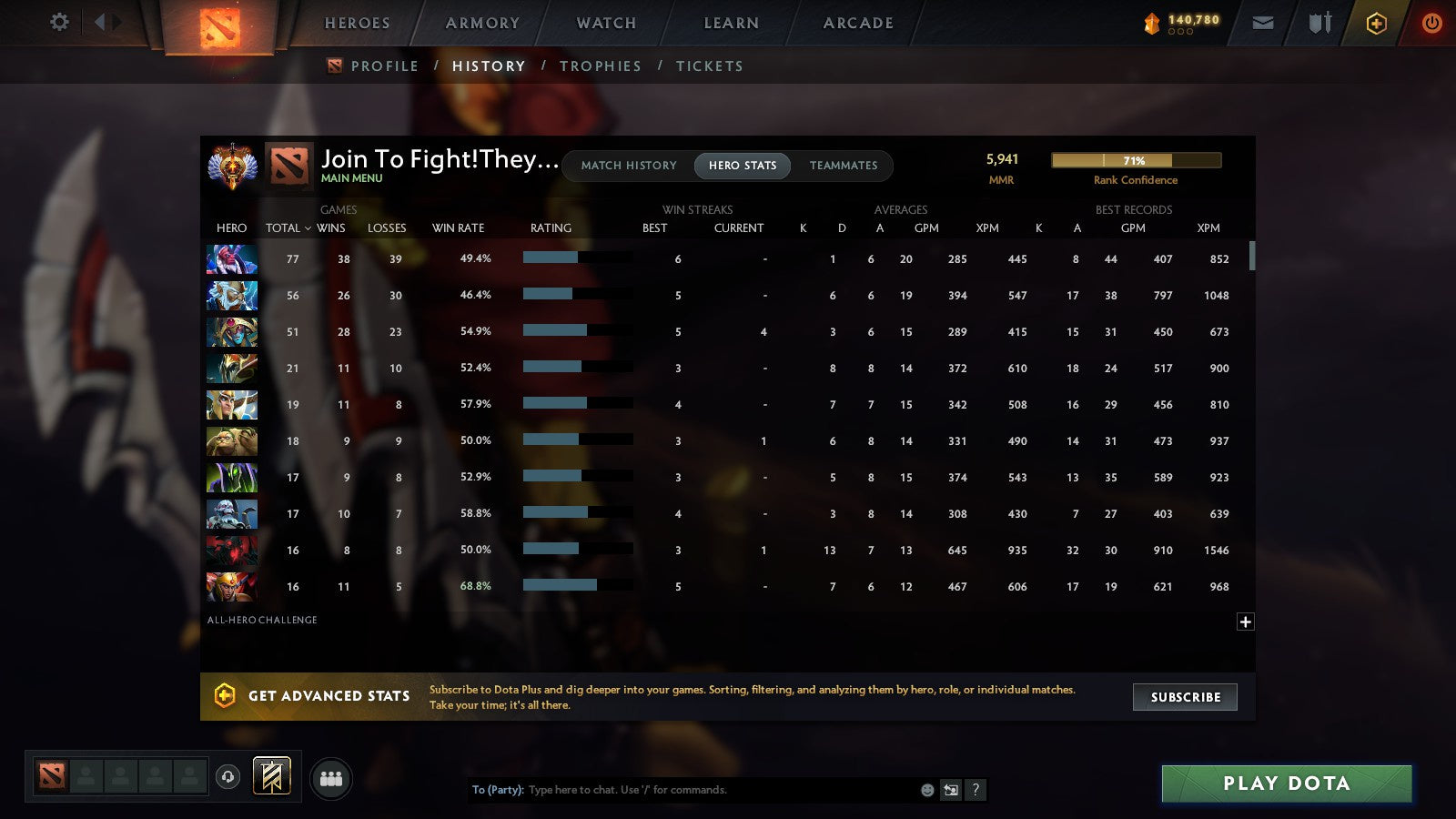Toggle the chat channel switcher beside the smiley
Image resolution: width=1456 pixels, height=819 pixels.
coord(949,790)
